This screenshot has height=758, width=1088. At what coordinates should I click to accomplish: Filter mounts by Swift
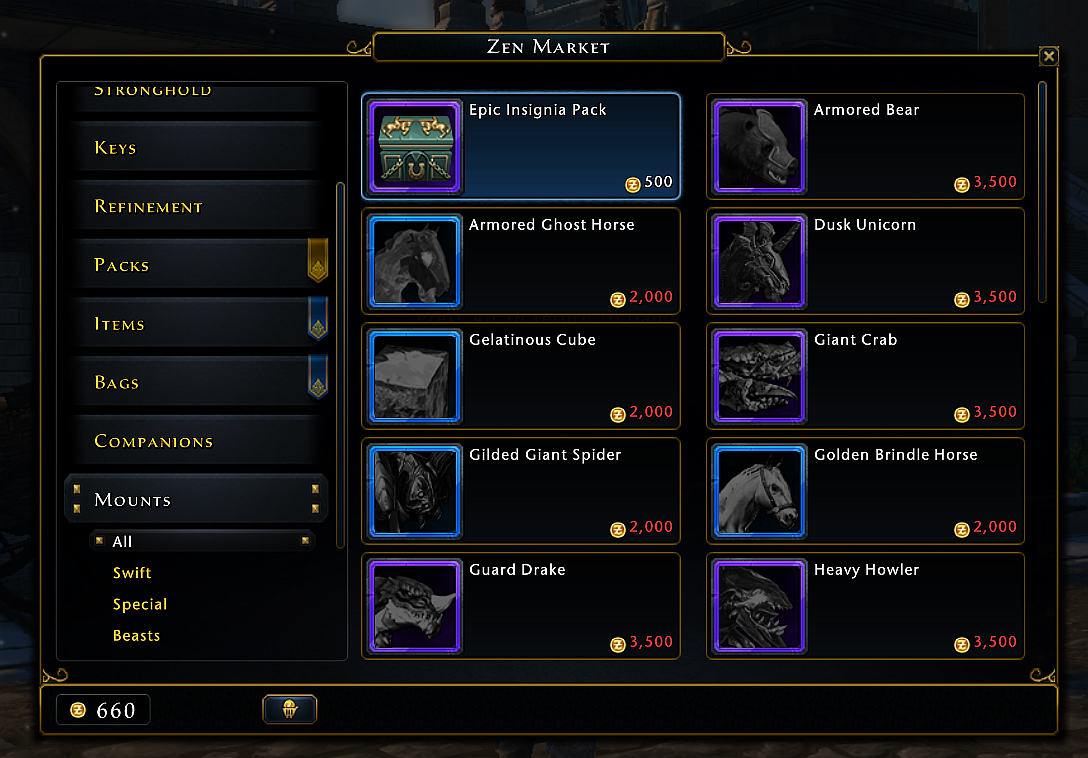tap(133, 573)
